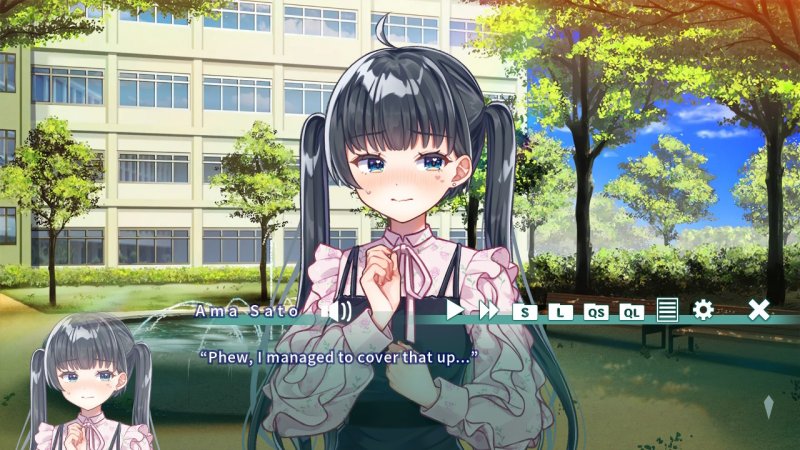This screenshot has height=450, width=800.
Task: Quick load using the QL button
Action: (x=631, y=311)
